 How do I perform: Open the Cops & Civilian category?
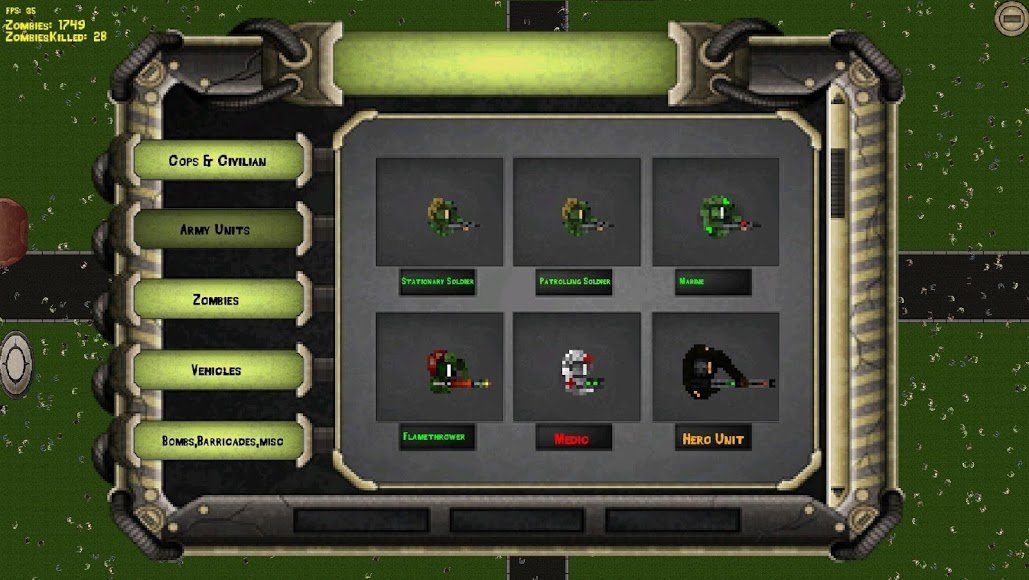point(217,160)
